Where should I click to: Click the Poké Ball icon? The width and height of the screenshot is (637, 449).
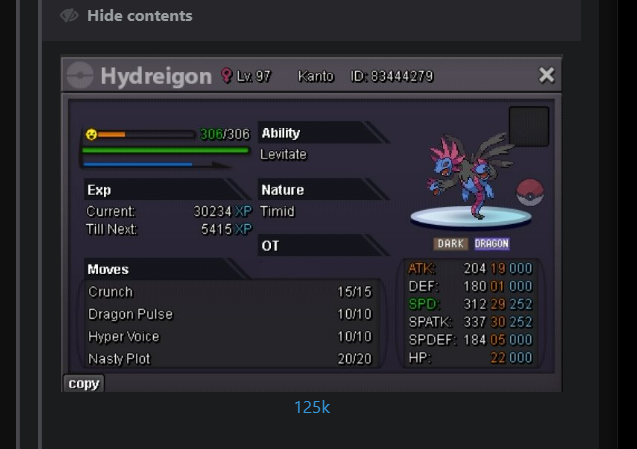tap(529, 192)
